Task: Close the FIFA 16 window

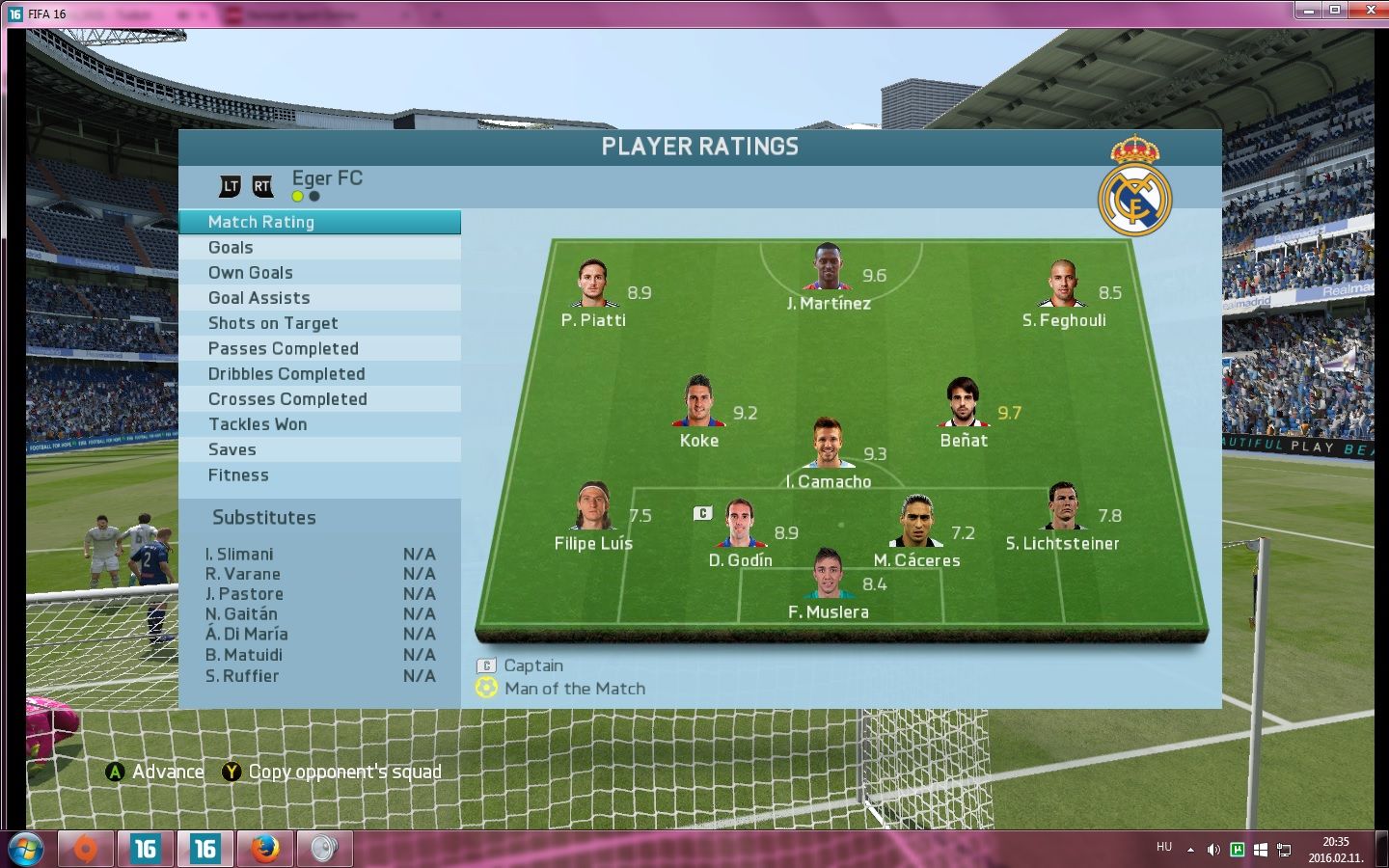Action: coord(1369,11)
